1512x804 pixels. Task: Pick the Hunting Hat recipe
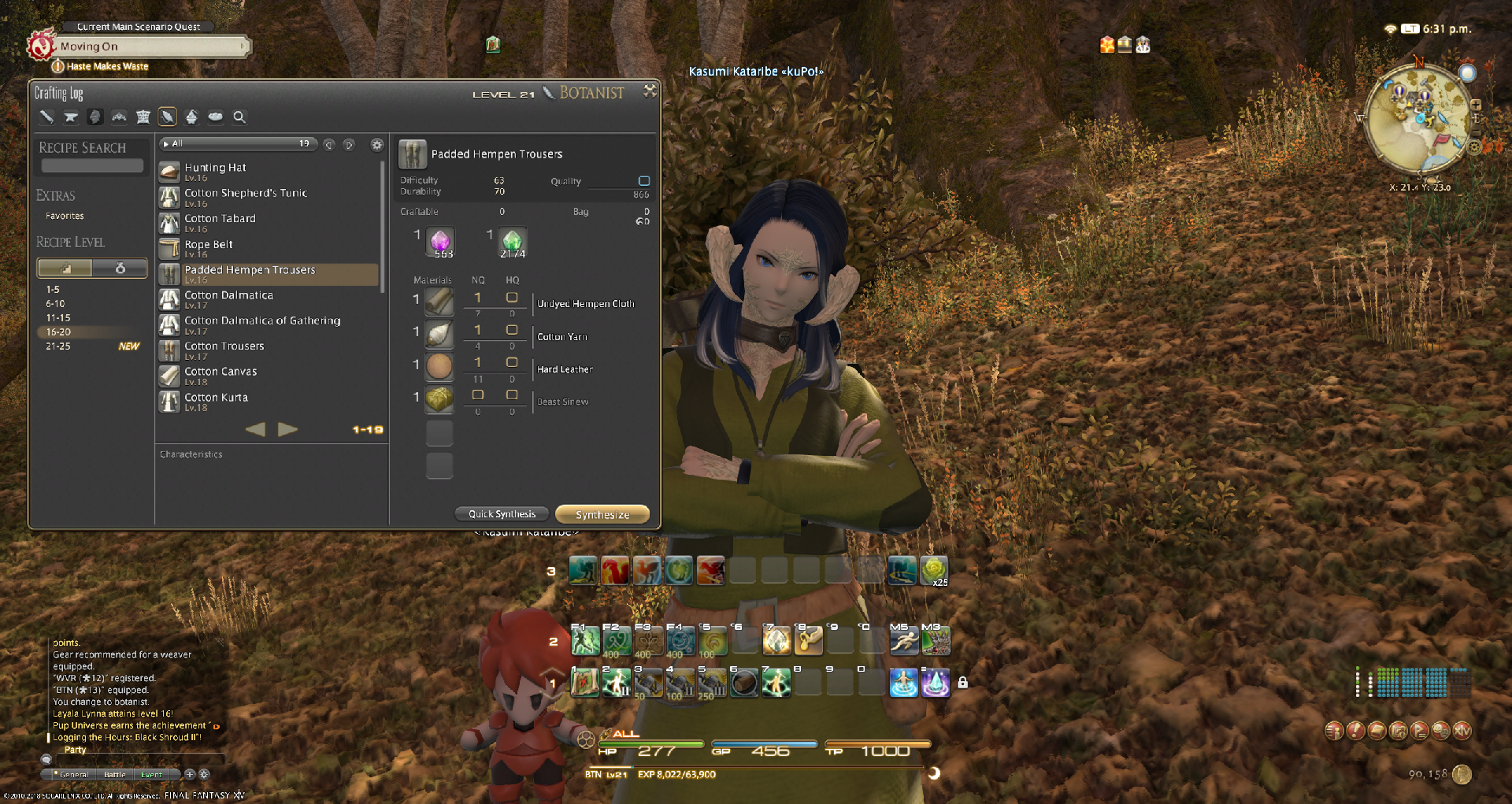click(x=215, y=169)
